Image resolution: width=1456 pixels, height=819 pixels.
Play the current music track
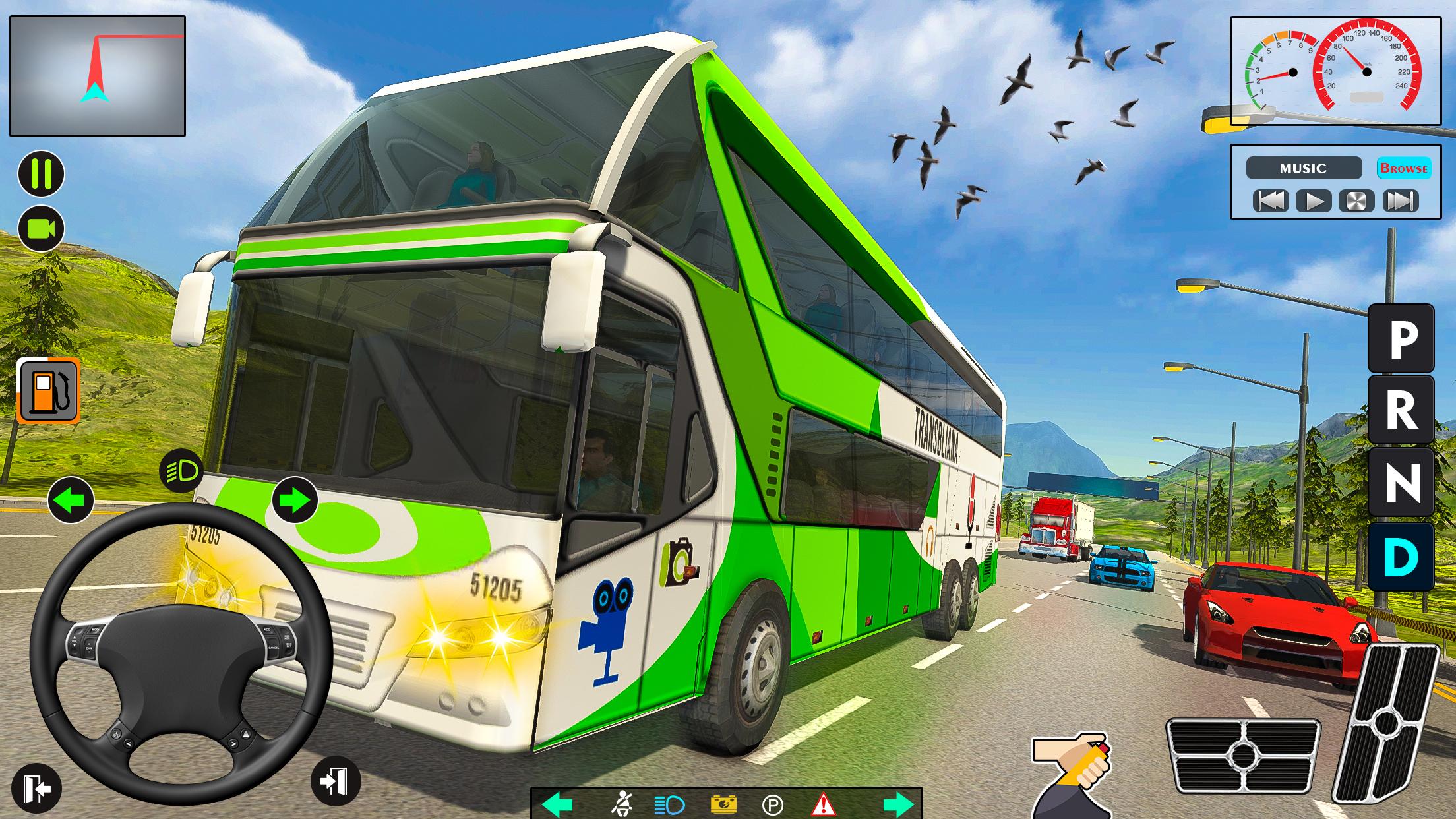(x=1313, y=201)
